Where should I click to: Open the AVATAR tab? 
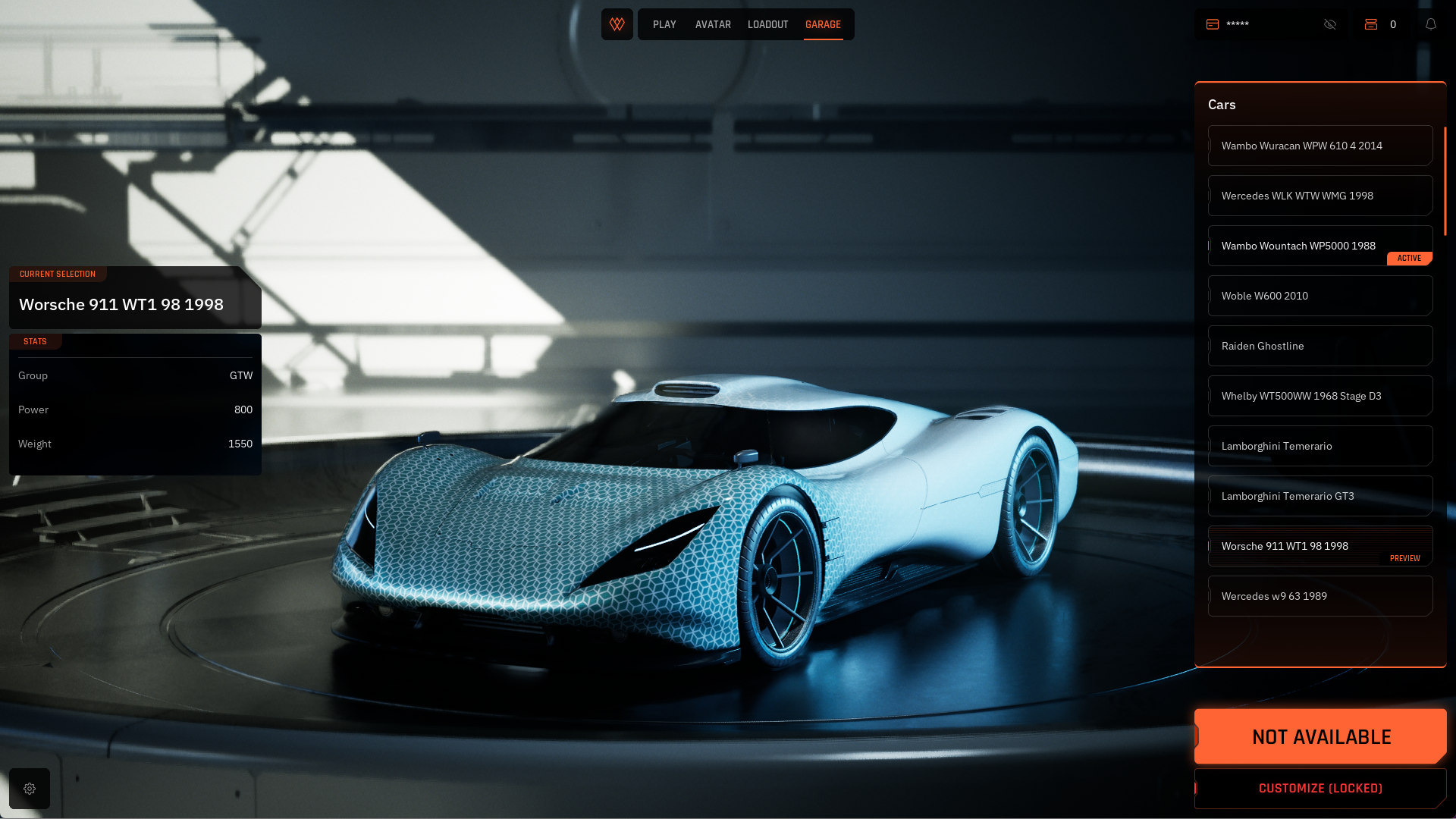tap(713, 25)
